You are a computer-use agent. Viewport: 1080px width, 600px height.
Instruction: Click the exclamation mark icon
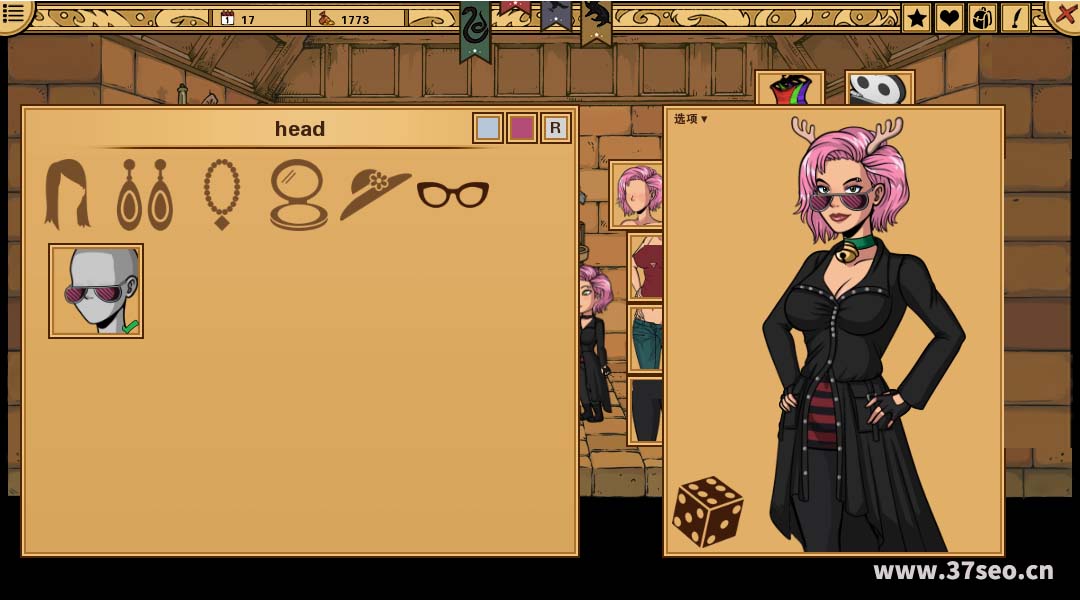click(x=1015, y=18)
